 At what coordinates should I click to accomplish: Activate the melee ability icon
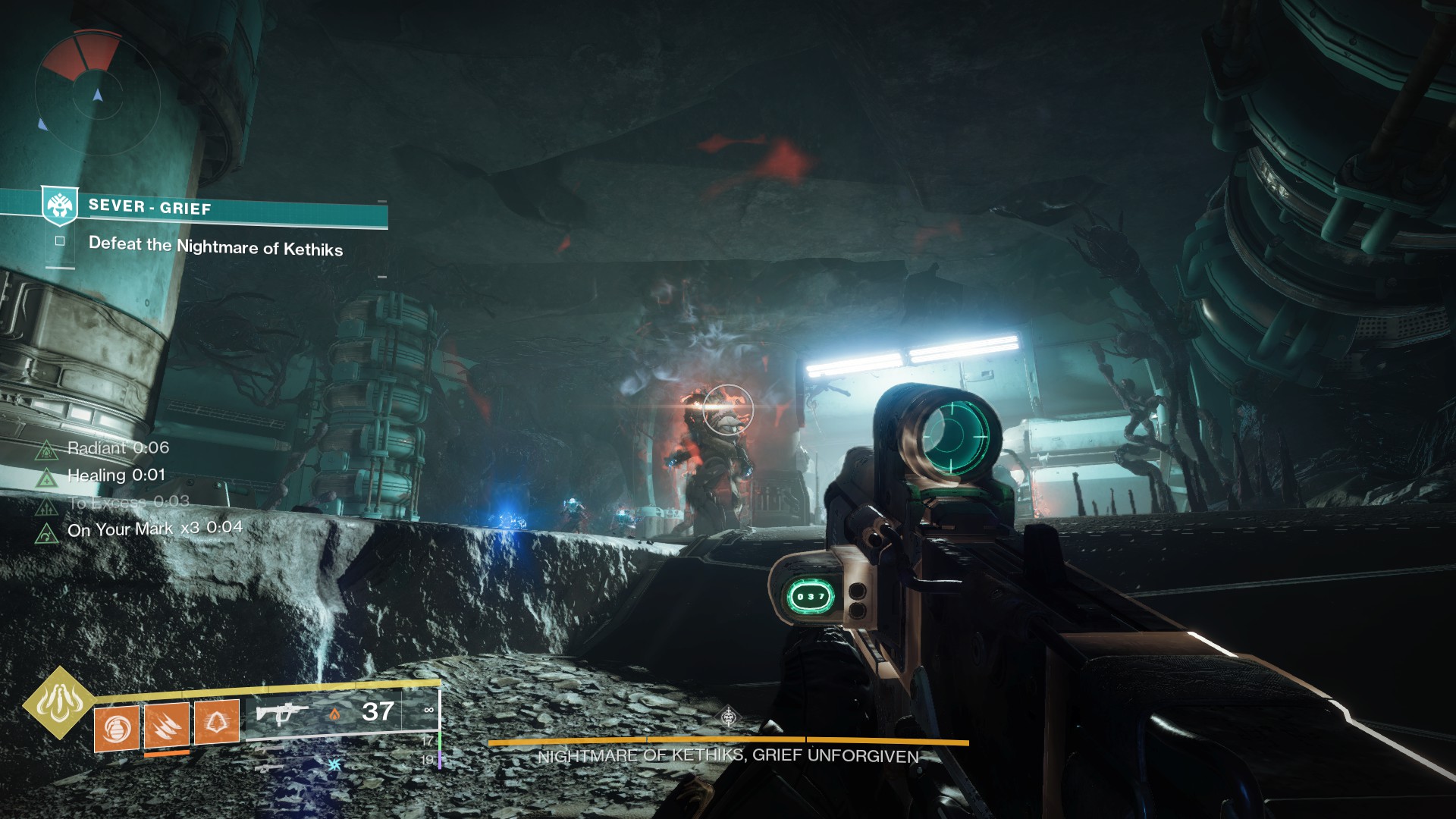pyautogui.click(x=166, y=724)
